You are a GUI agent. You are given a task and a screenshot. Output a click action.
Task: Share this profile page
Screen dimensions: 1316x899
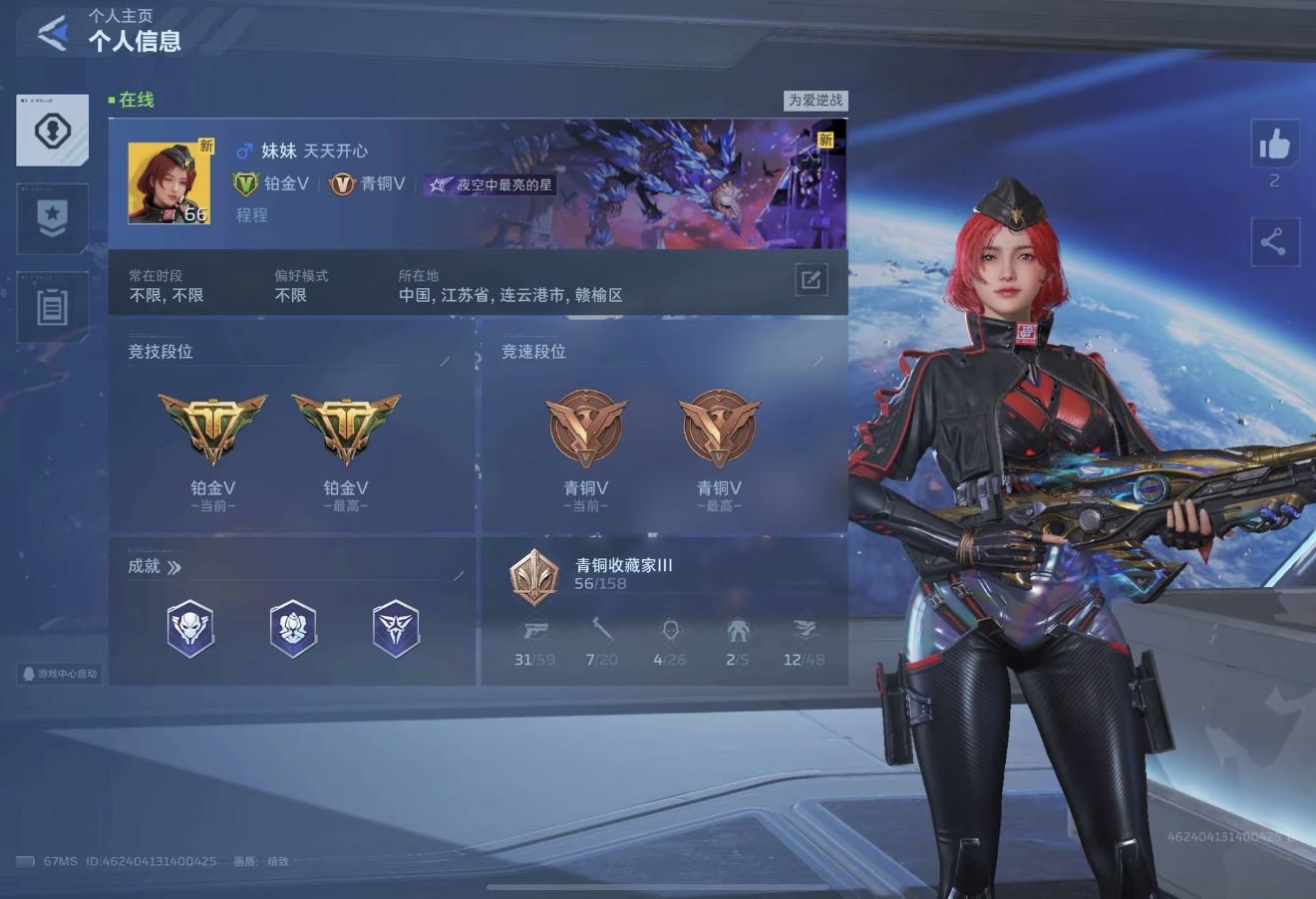(1274, 242)
